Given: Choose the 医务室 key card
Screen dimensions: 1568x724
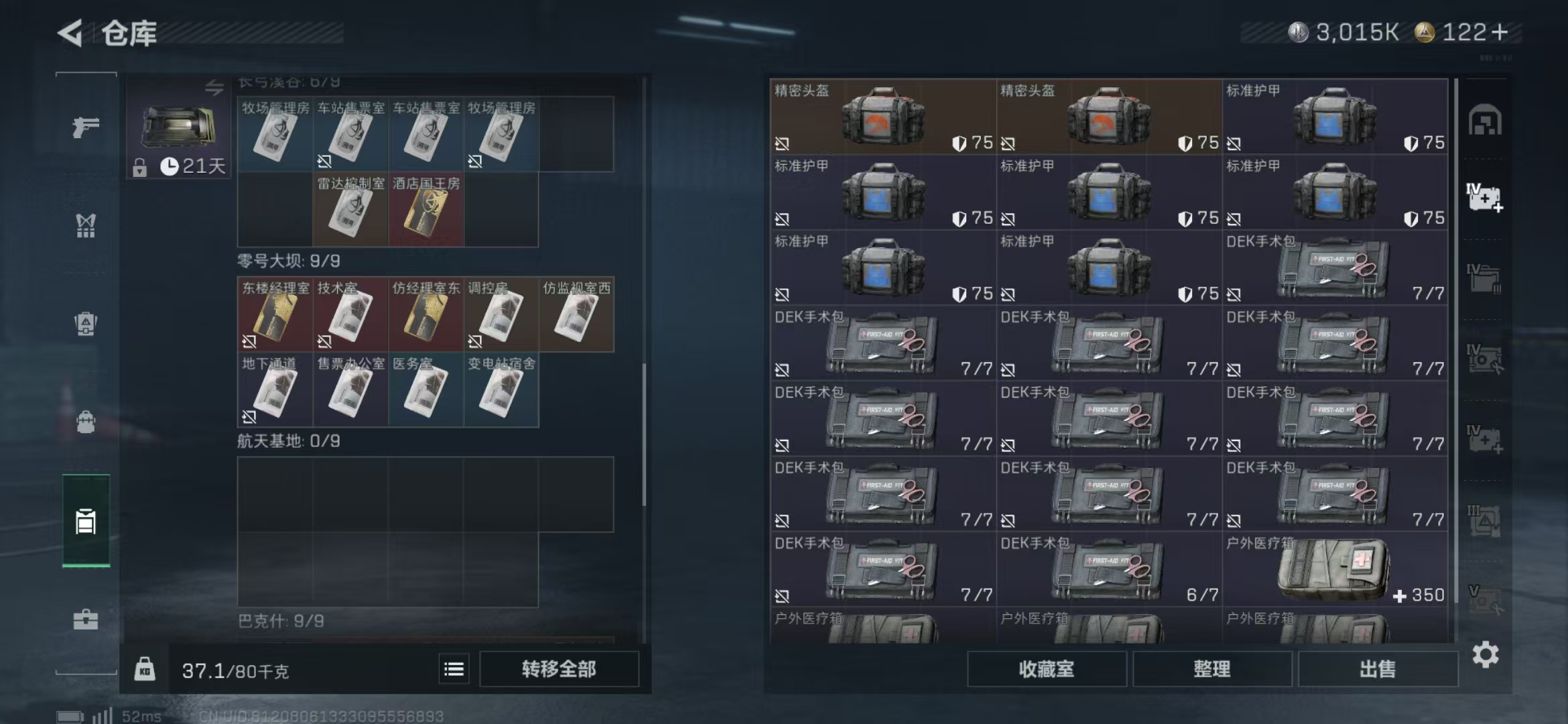Looking at the screenshot, I should click(x=426, y=390).
